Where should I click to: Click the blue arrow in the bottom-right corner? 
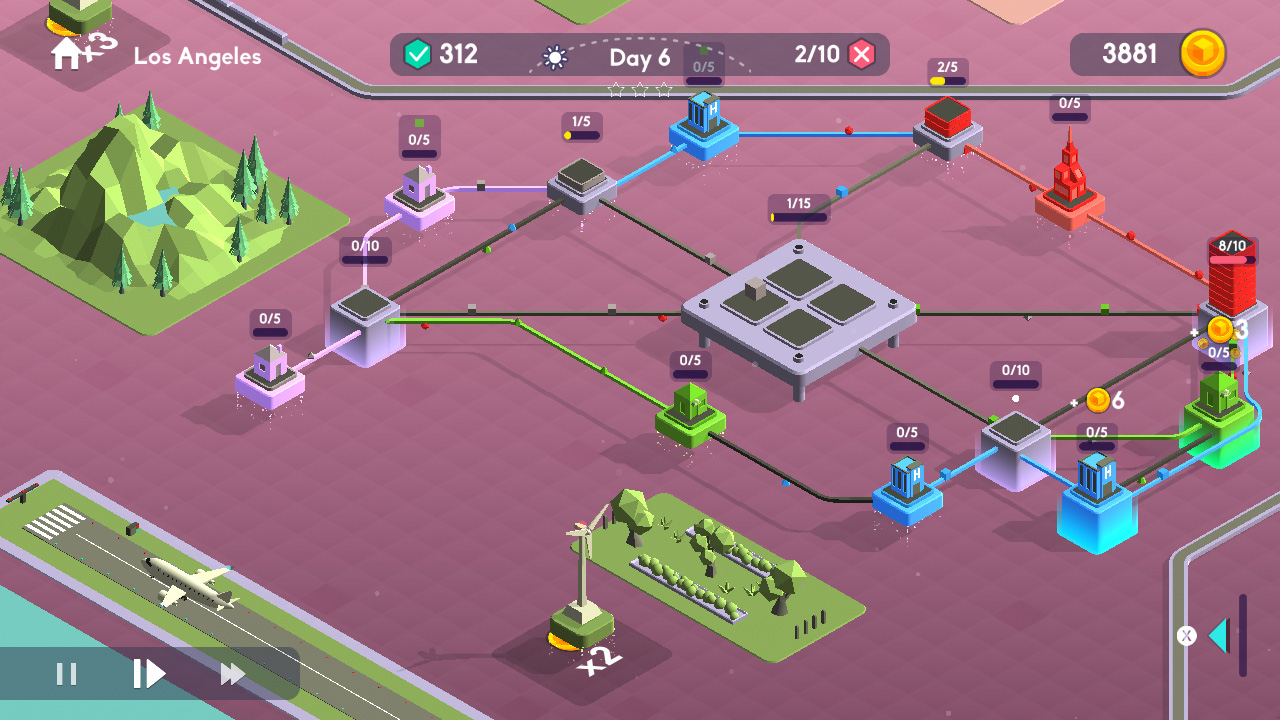[1221, 634]
